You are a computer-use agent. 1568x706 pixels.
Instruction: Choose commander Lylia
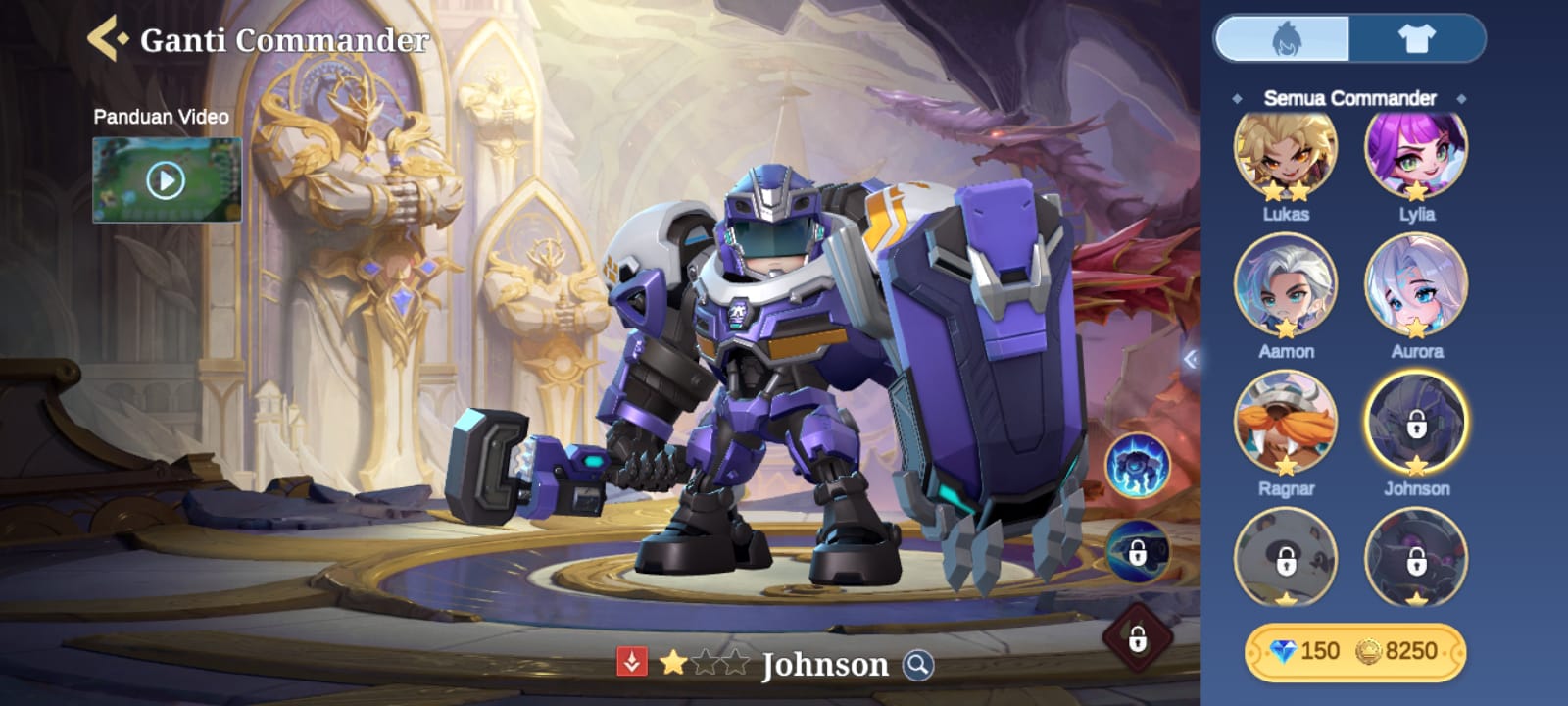[1416, 157]
